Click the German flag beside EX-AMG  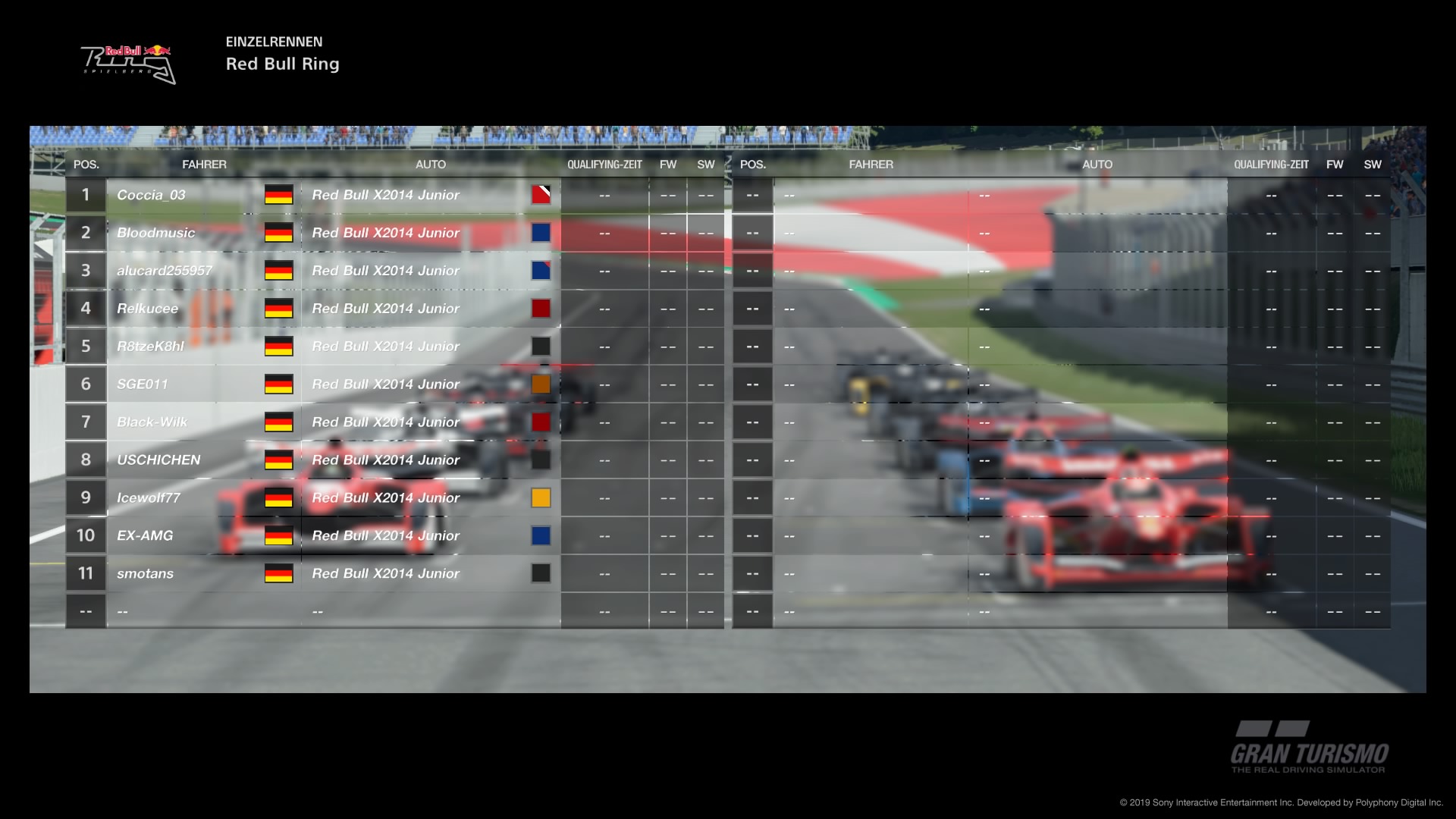tap(279, 535)
